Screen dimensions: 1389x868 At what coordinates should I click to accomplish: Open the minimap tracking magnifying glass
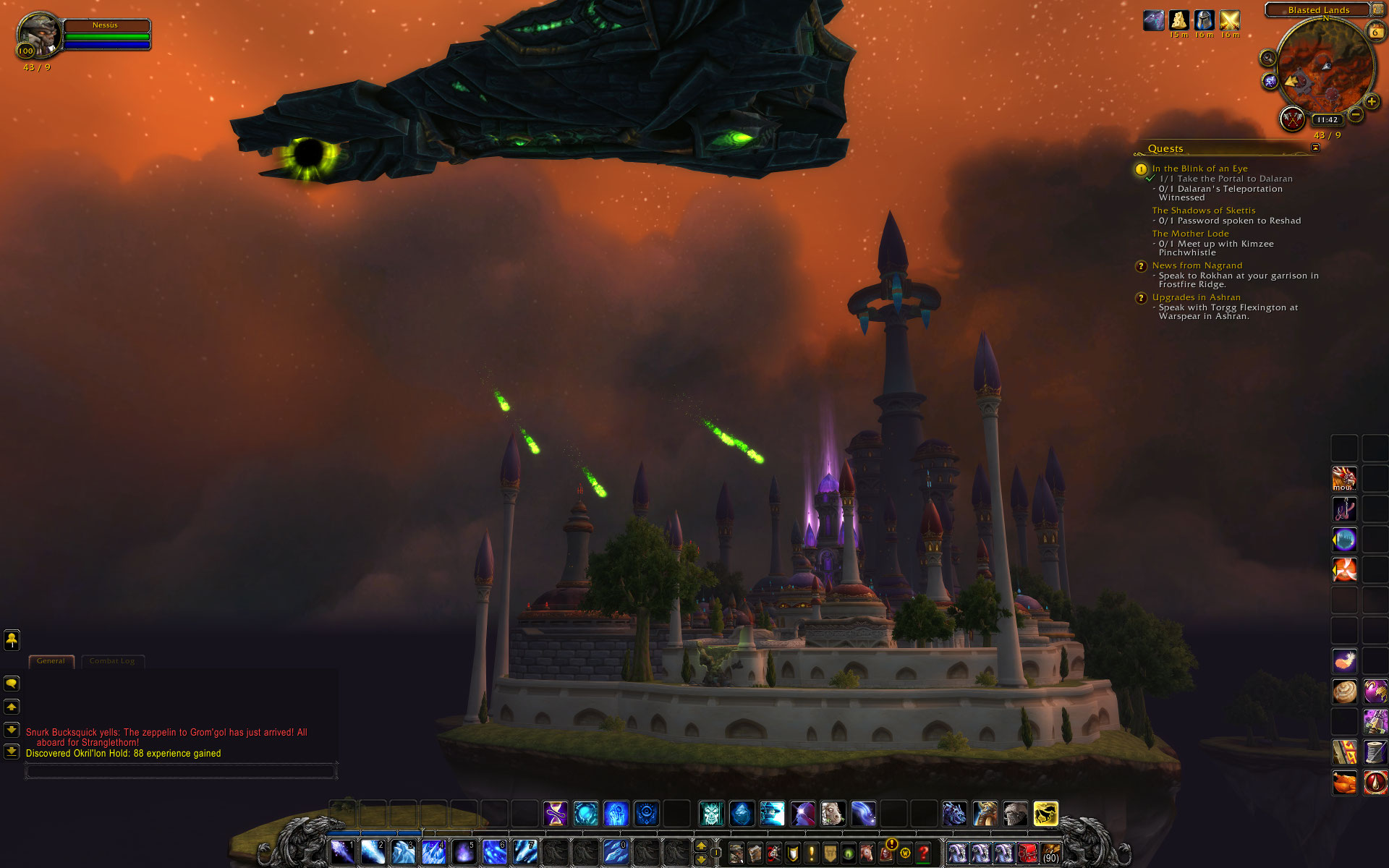[x=1267, y=58]
